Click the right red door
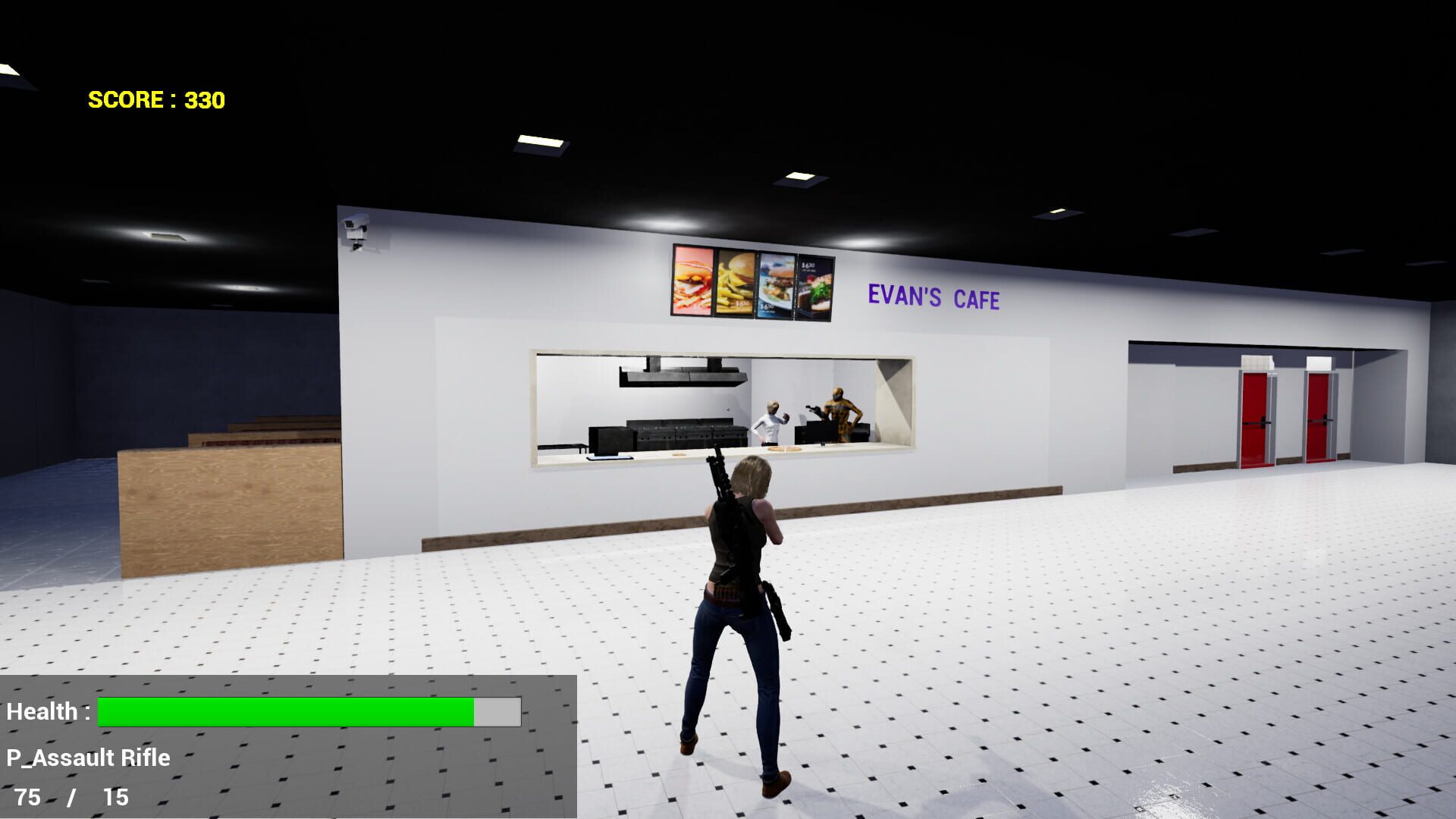The width and height of the screenshot is (1456, 819). (1319, 416)
